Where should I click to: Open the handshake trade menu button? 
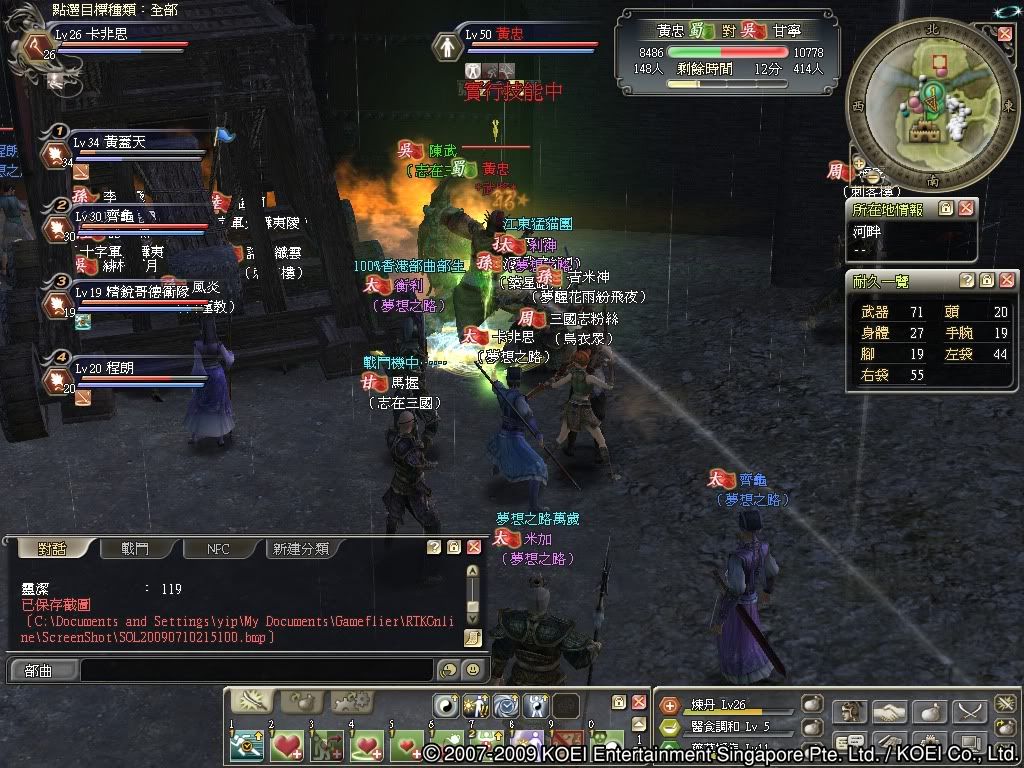[889, 711]
